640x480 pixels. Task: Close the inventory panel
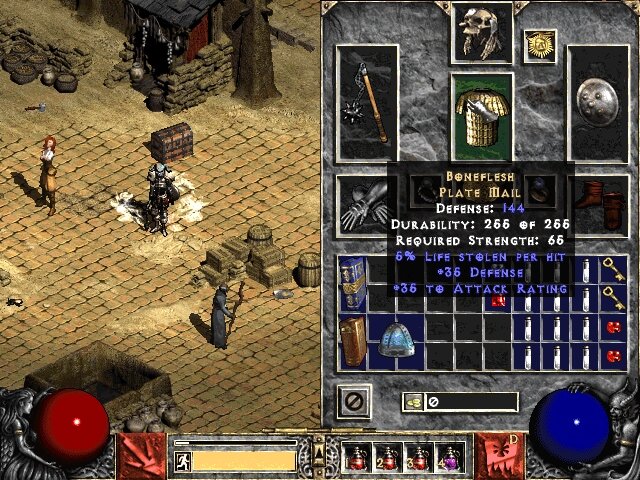point(354,401)
